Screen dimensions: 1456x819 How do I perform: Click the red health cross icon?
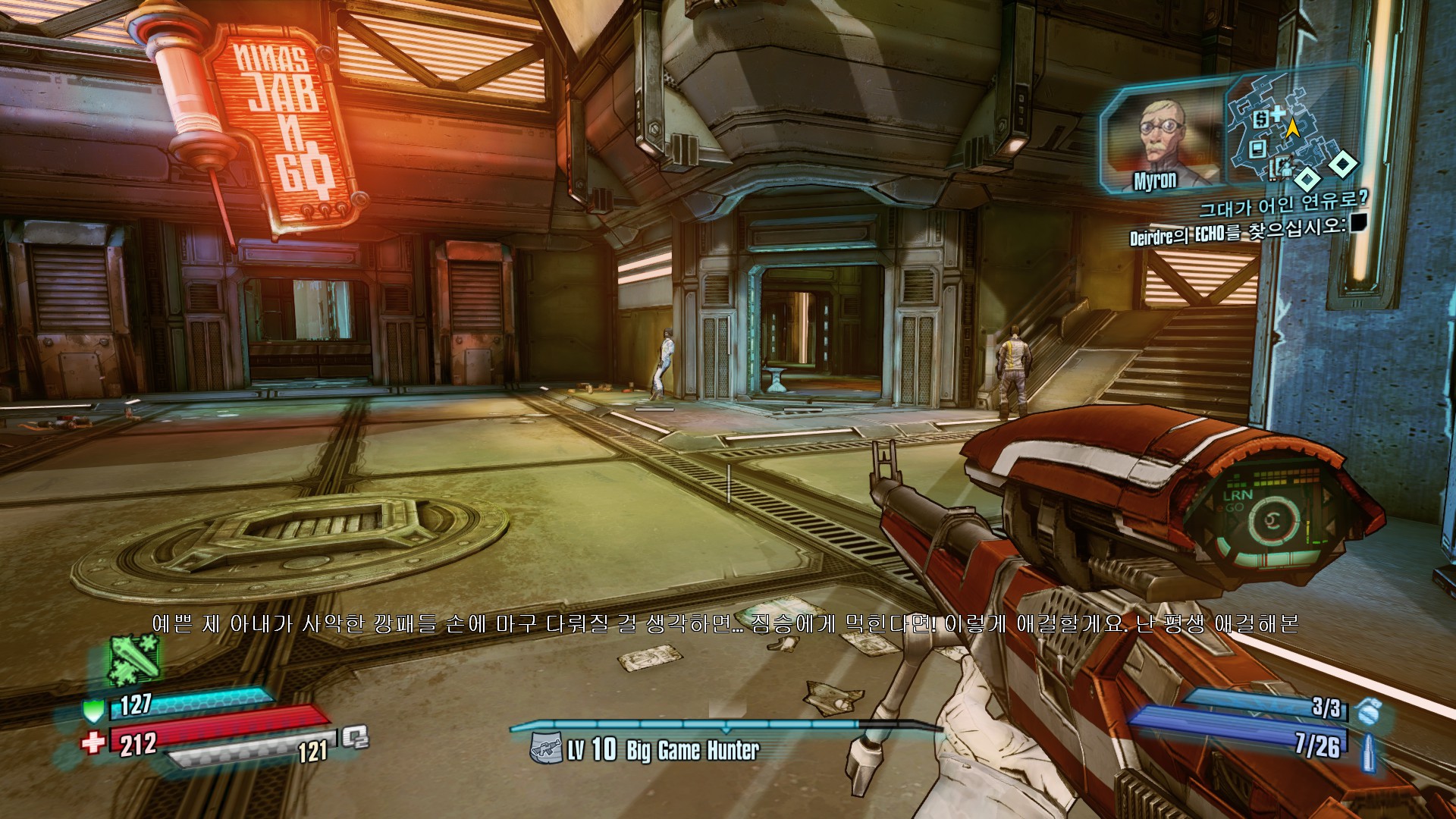point(93,742)
